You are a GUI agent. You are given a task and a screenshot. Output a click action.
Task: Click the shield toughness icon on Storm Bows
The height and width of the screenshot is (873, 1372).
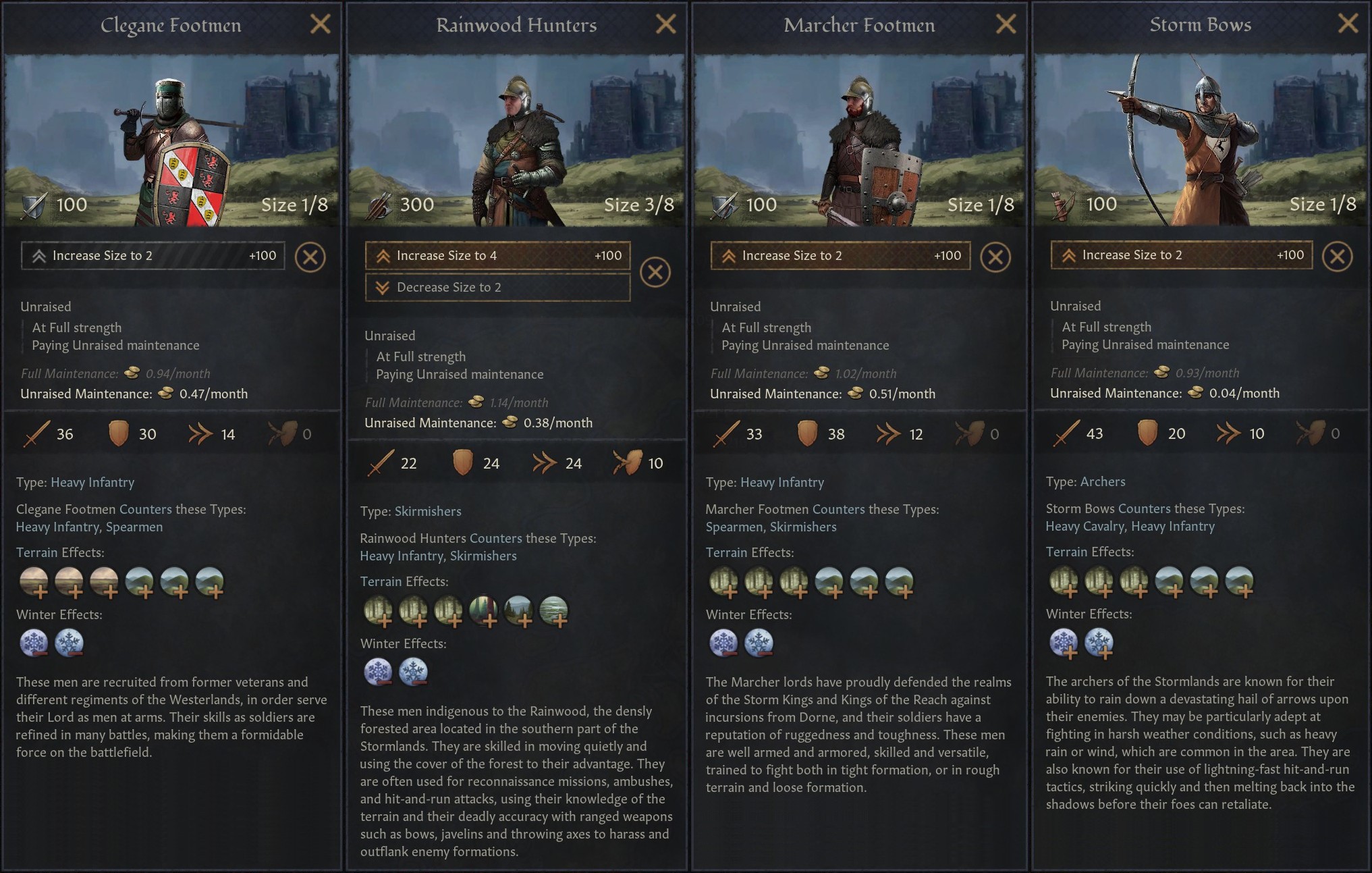tap(1149, 433)
